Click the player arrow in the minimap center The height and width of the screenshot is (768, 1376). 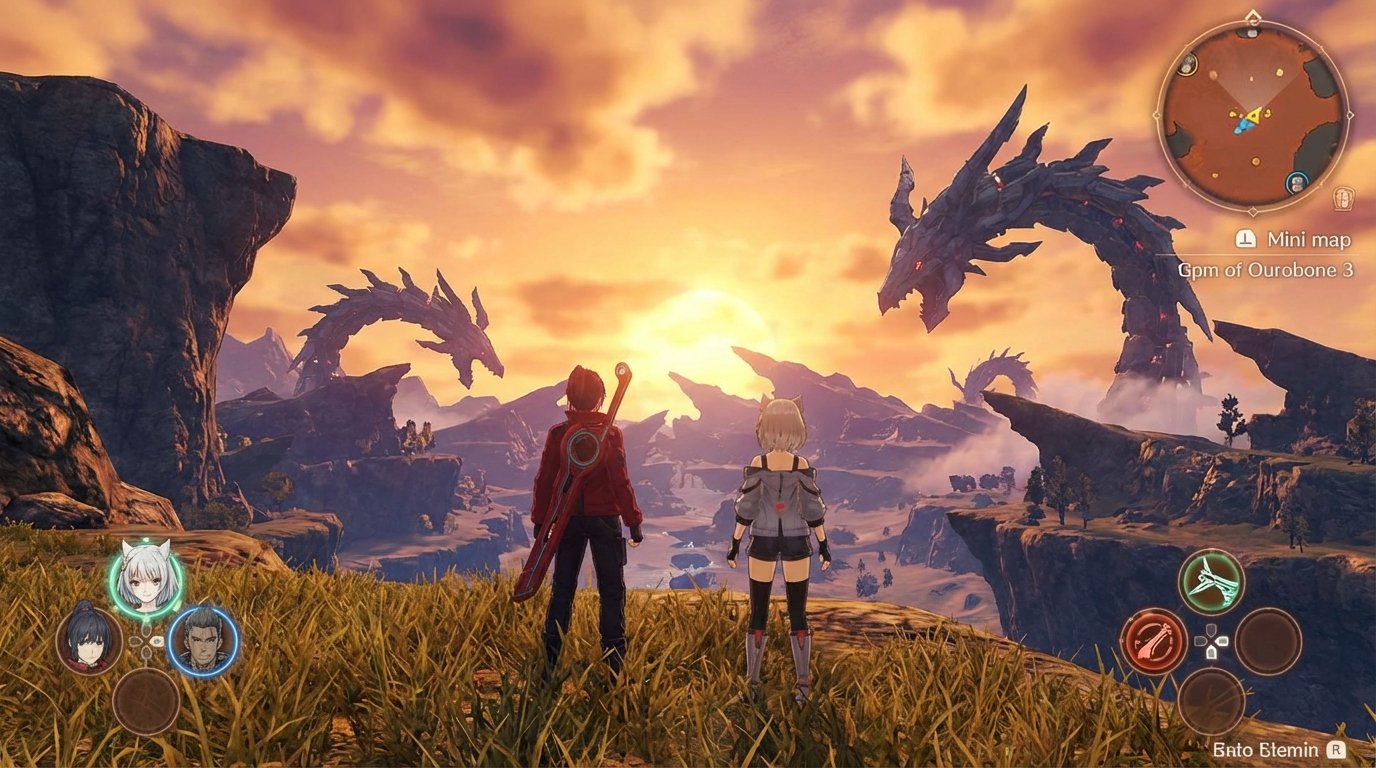click(1252, 117)
